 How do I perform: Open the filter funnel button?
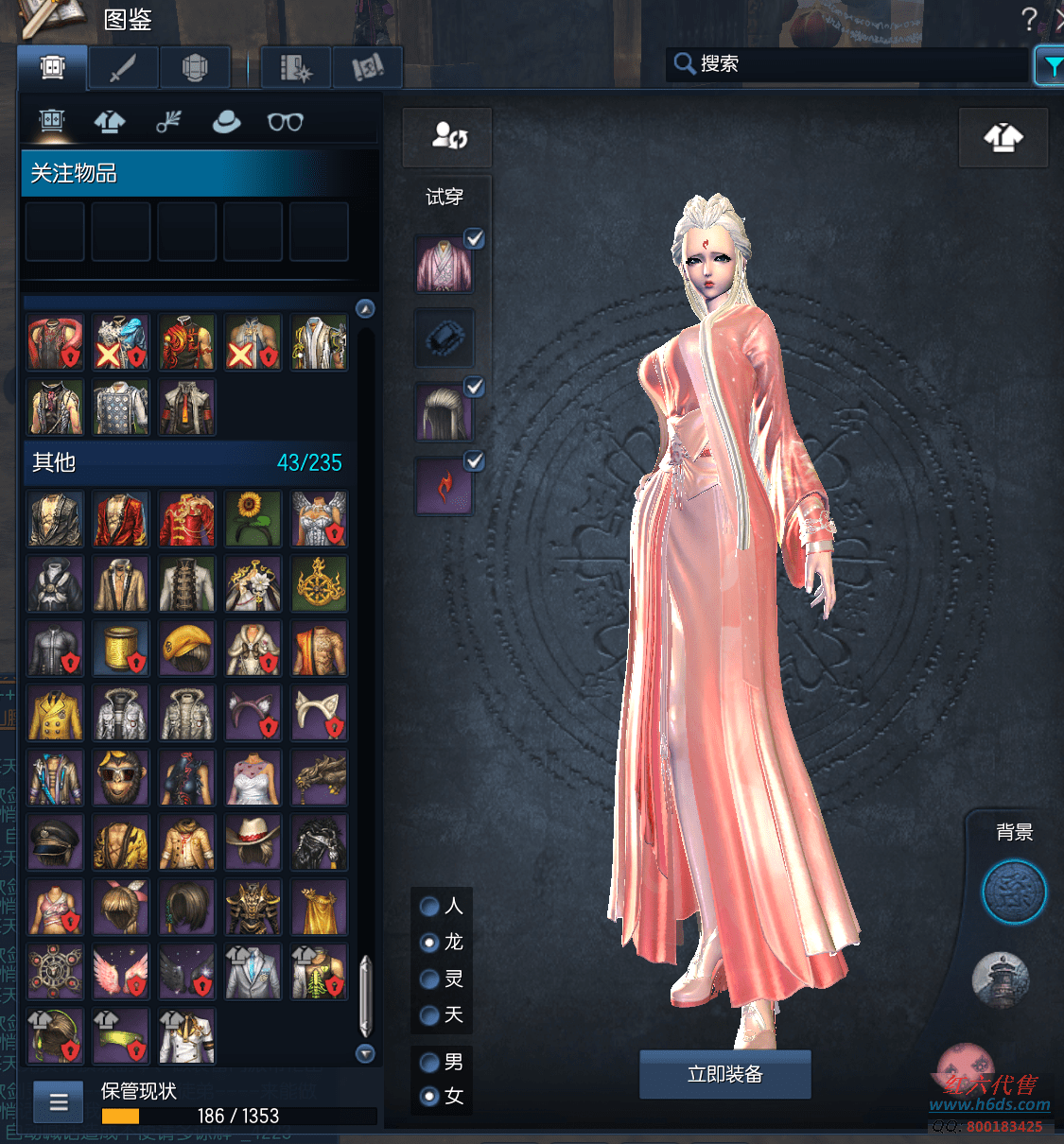tap(1050, 66)
